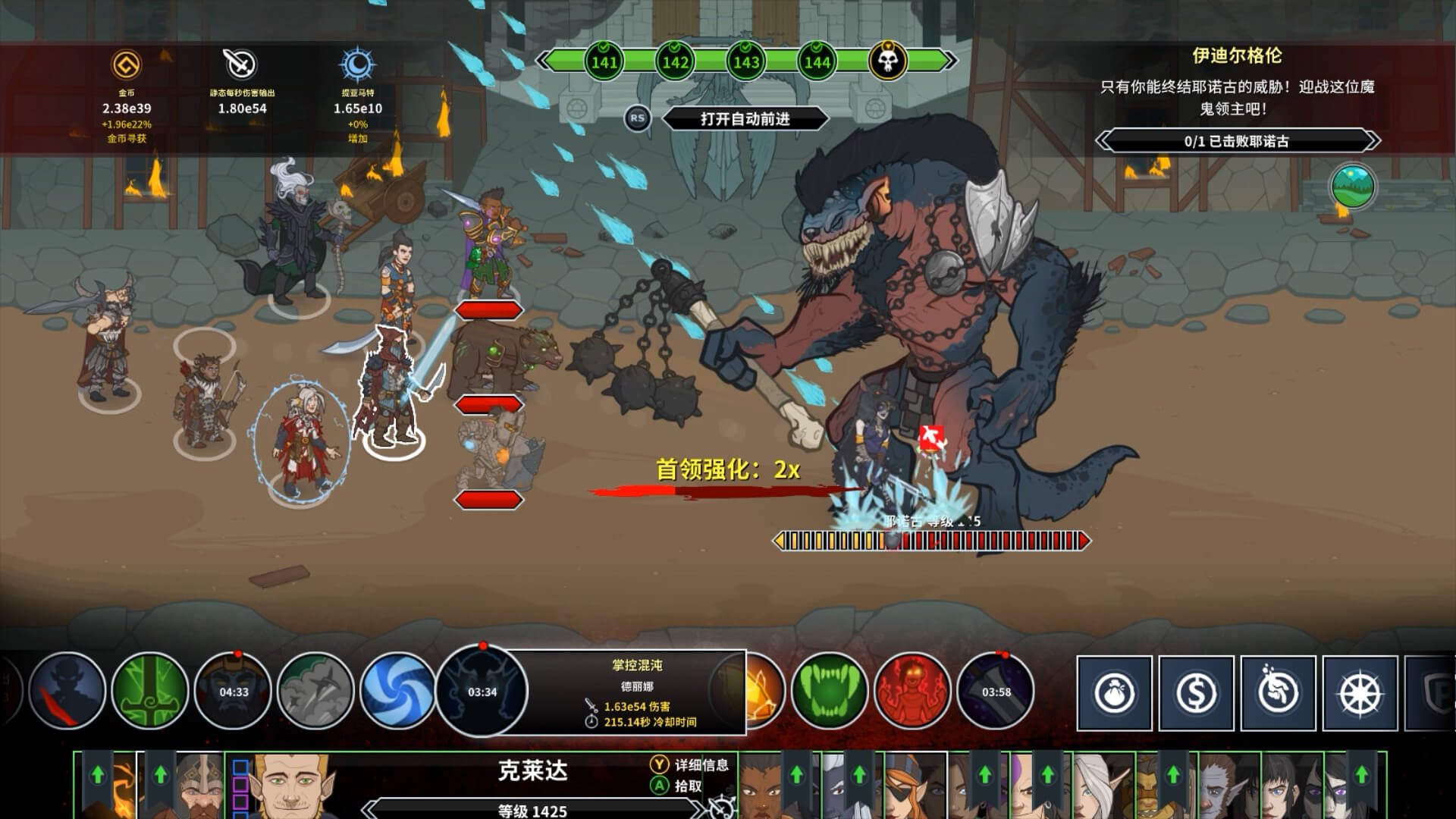Screen dimensions: 1456x819
Task: Open the round landscape map icon
Action: pyautogui.click(x=1353, y=187)
